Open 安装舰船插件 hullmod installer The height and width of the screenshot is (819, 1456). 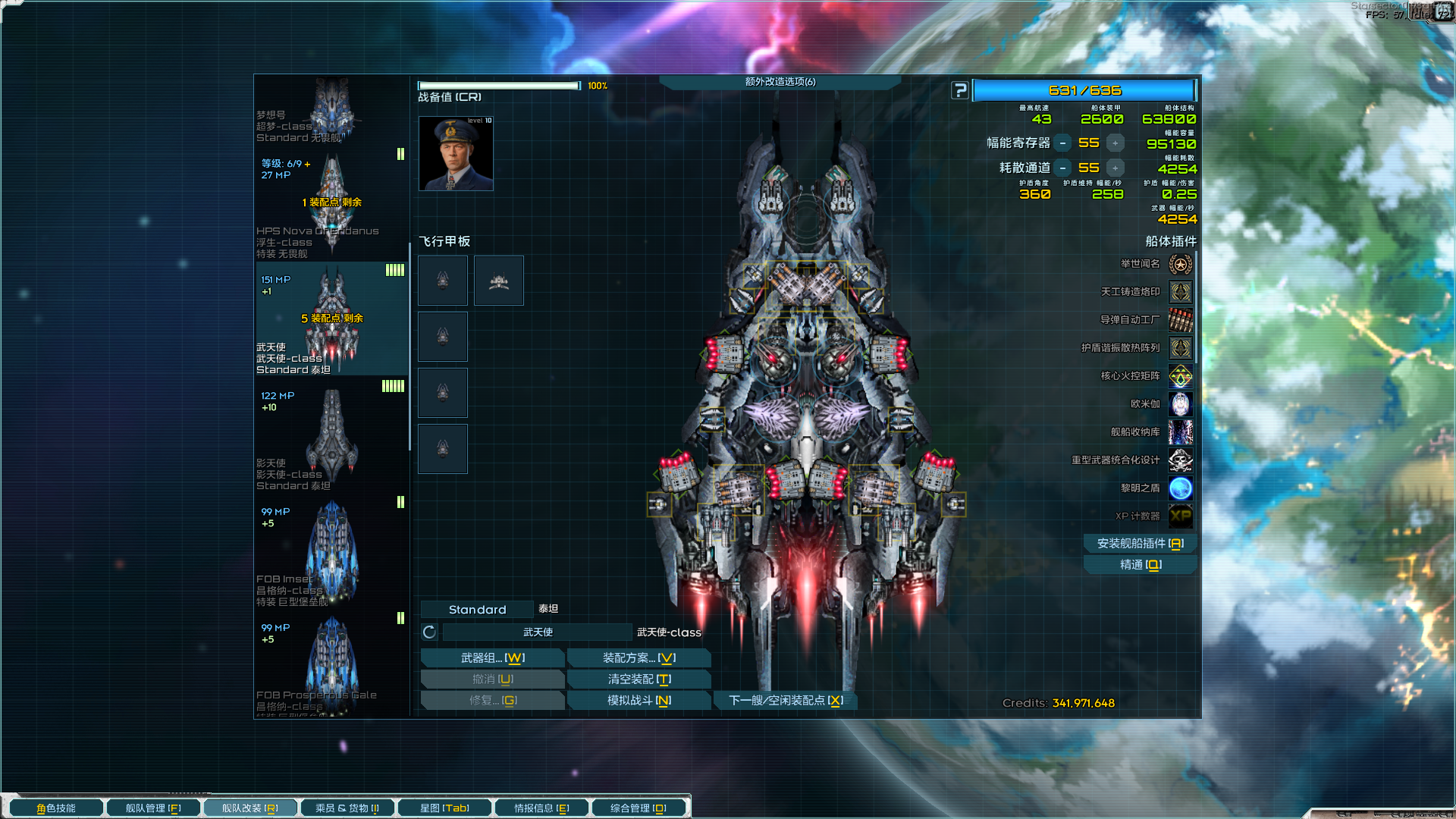[1140, 544]
